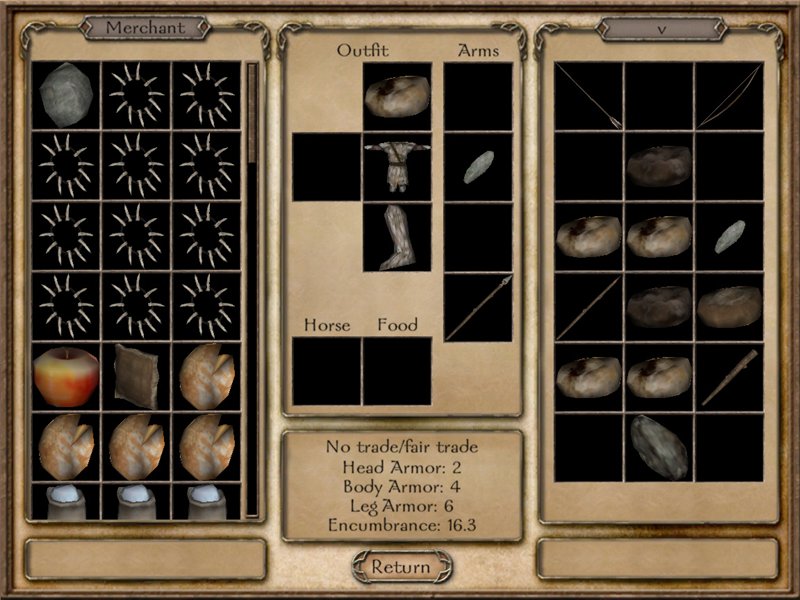The height and width of the screenshot is (600, 800).
Task: Pick the throwing stones in the Arms column
Action: tap(478, 167)
